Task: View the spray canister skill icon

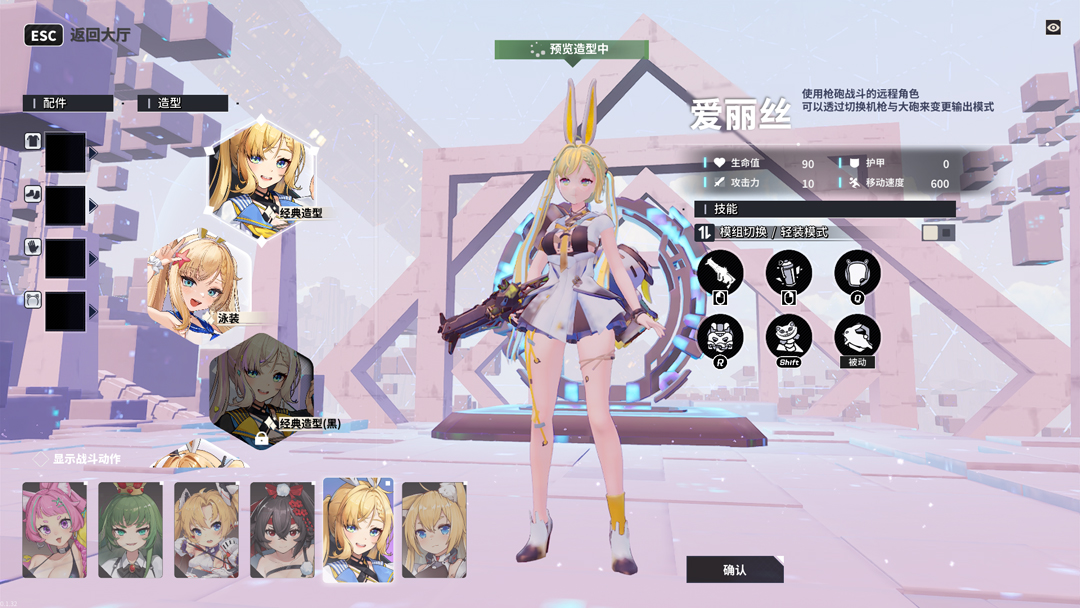Action: coord(788,272)
